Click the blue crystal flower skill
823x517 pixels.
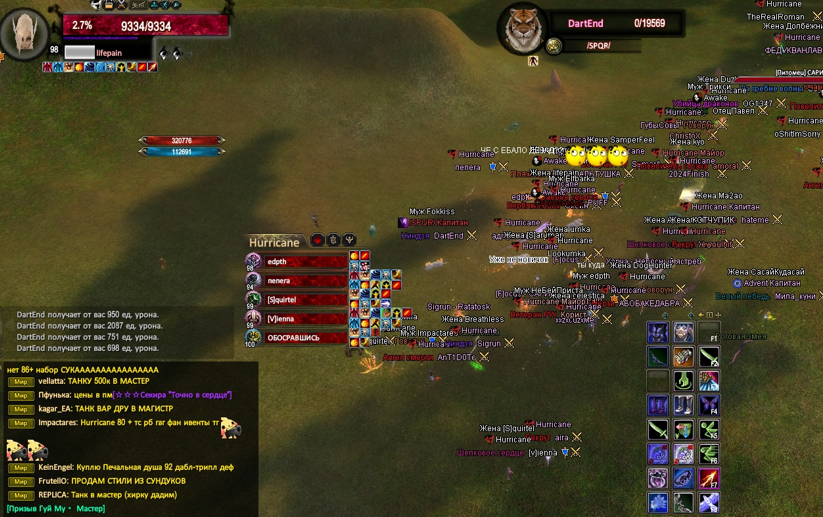(658, 503)
